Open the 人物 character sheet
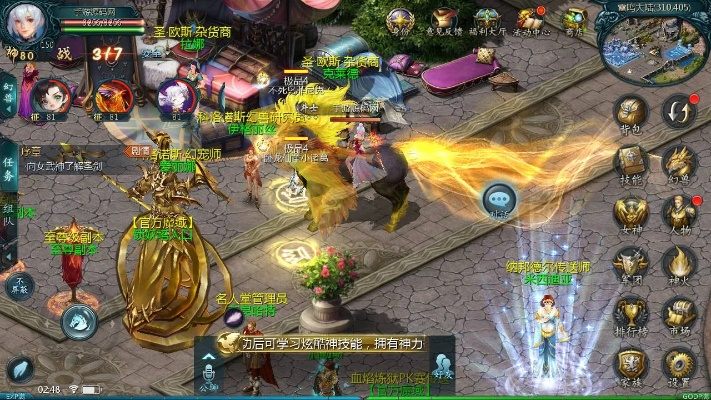 pyautogui.click(x=680, y=213)
